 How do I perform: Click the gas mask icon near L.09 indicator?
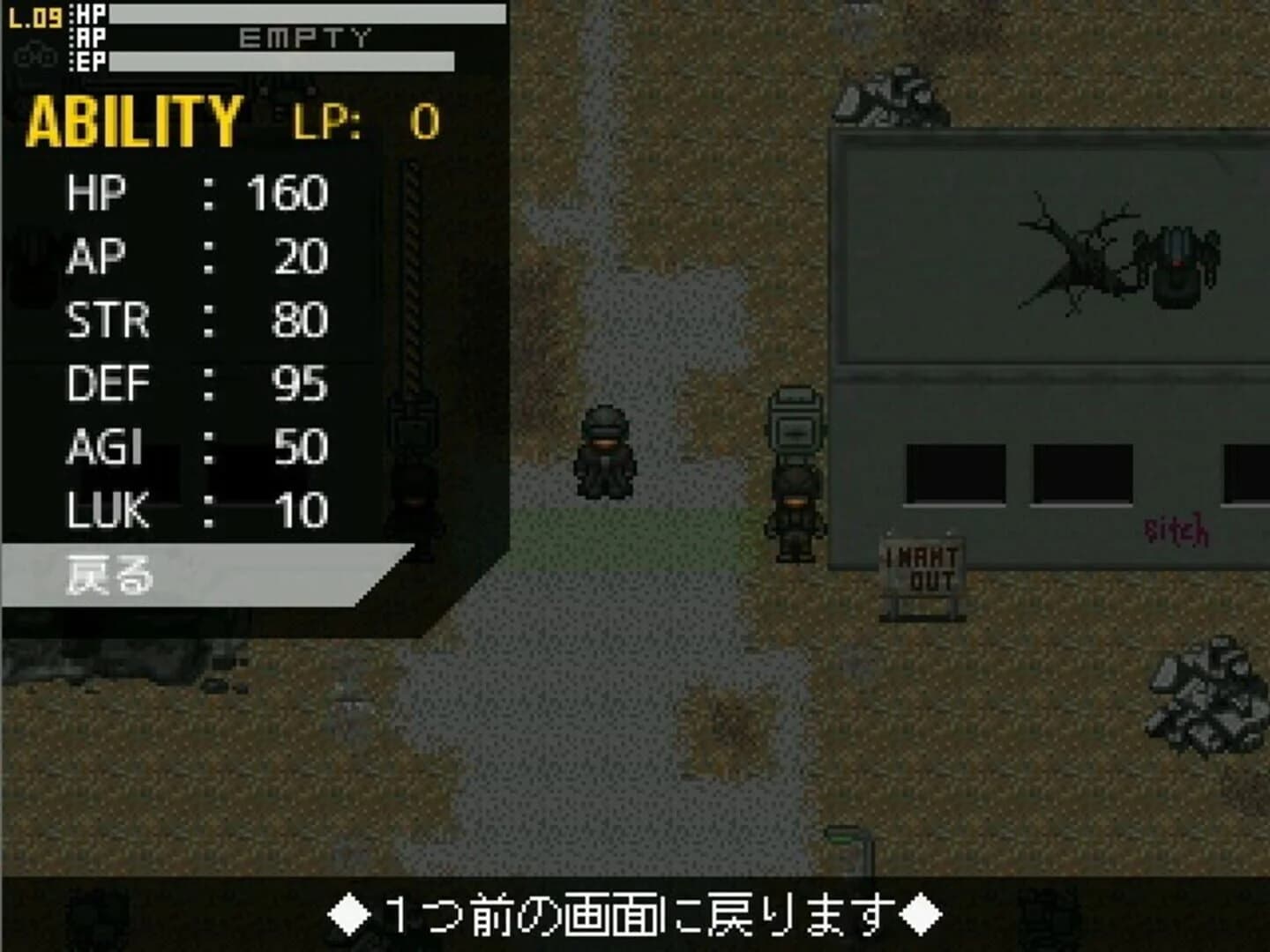pos(31,55)
